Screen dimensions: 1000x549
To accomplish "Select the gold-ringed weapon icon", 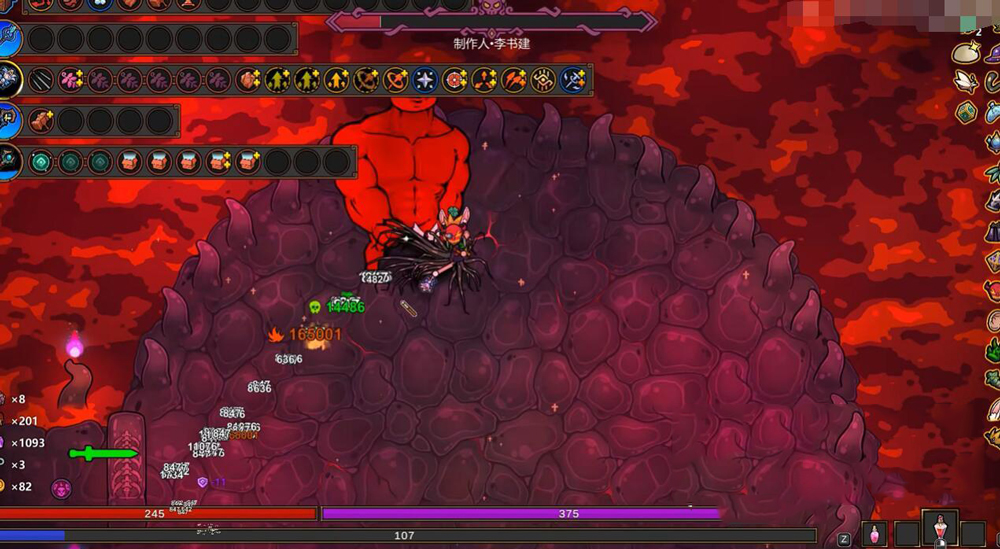I will click(x=9, y=80).
